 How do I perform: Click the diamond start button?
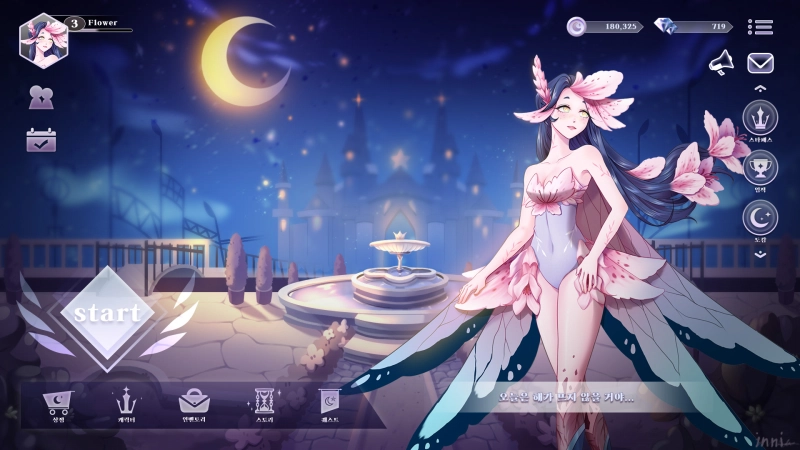coord(107,313)
